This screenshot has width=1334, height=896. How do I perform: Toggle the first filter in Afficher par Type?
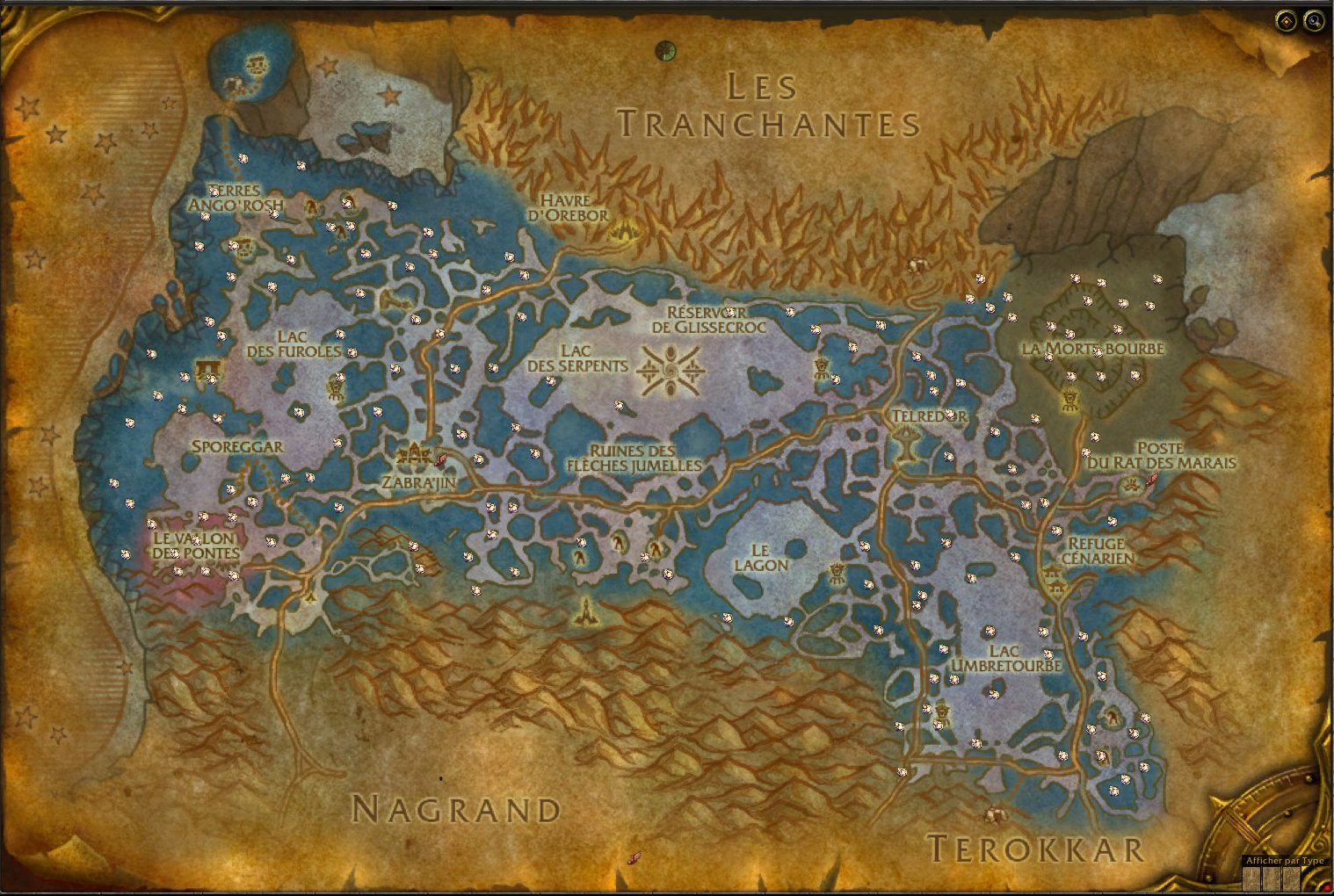(x=1251, y=878)
